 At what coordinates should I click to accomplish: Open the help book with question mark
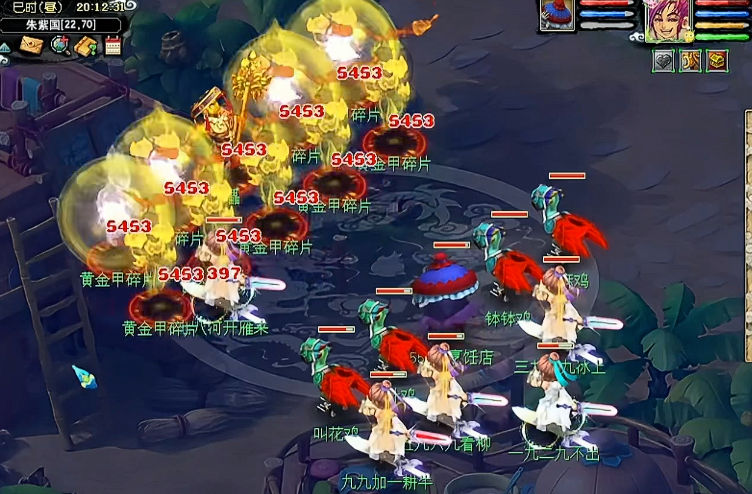[x=86, y=45]
